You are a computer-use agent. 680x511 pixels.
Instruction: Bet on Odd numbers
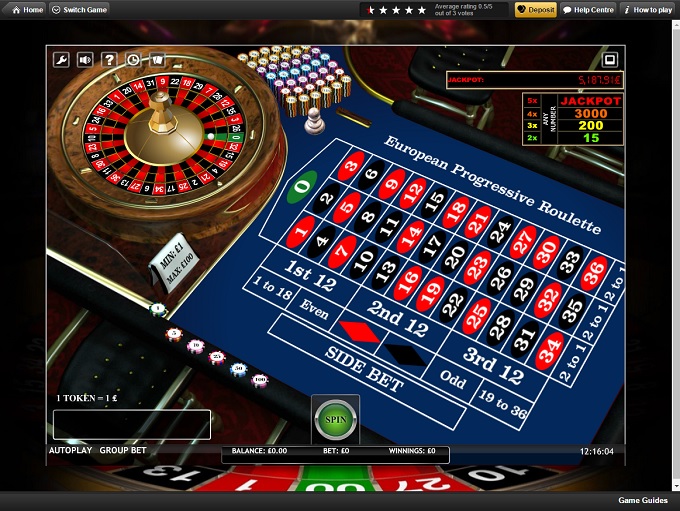452,382
